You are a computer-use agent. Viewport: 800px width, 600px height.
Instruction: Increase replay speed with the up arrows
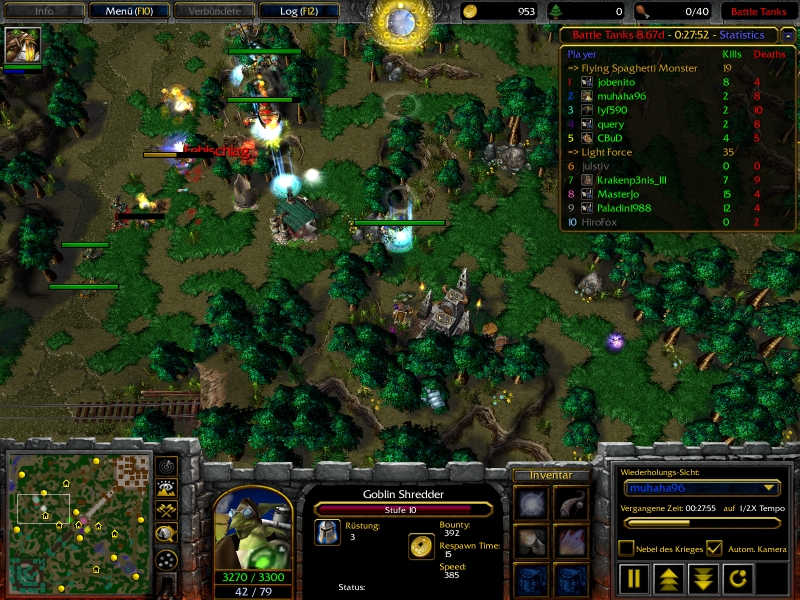[667, 578]
